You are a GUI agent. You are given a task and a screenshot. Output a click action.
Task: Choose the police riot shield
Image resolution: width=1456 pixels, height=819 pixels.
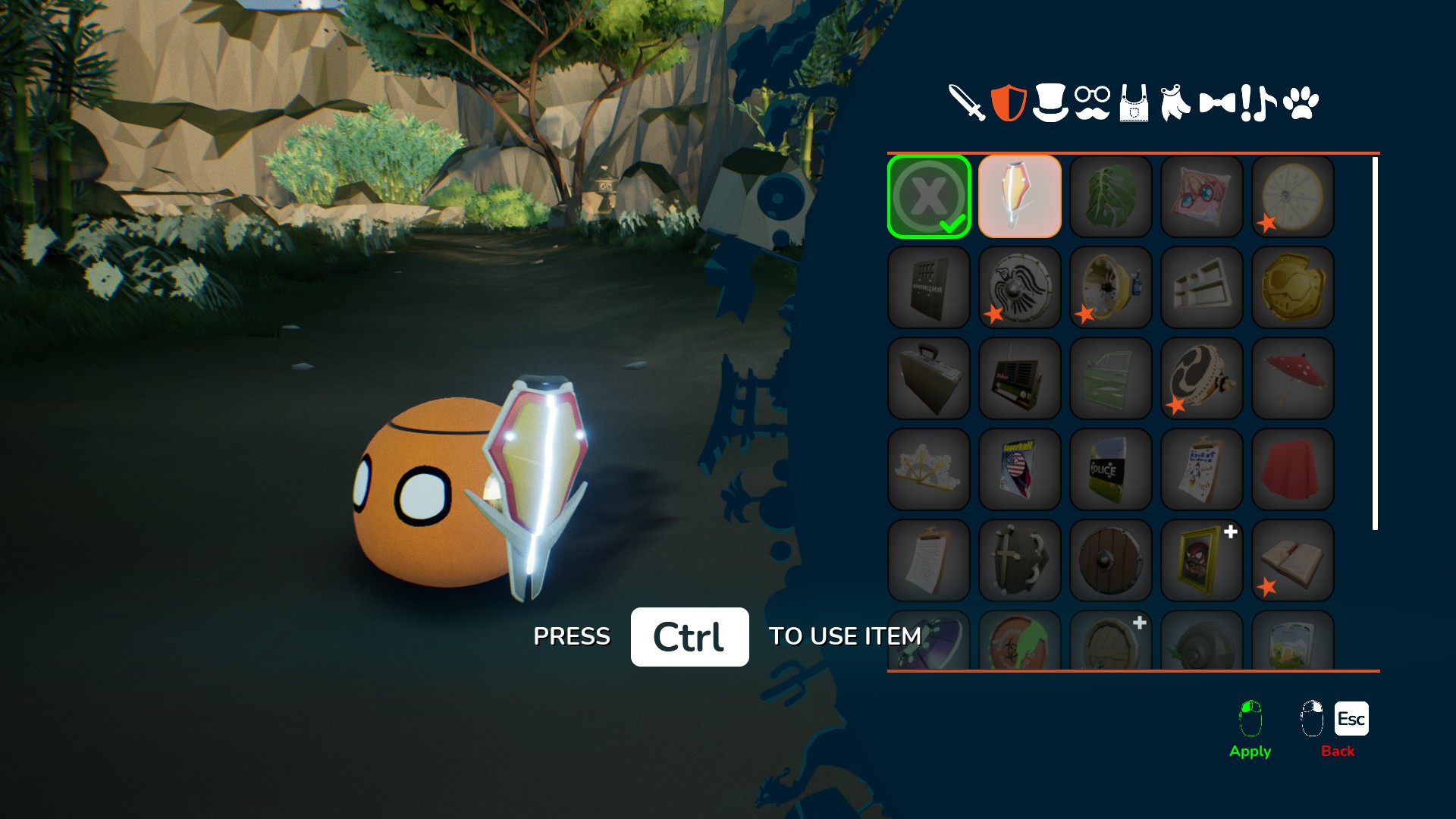click(1111, 469)
